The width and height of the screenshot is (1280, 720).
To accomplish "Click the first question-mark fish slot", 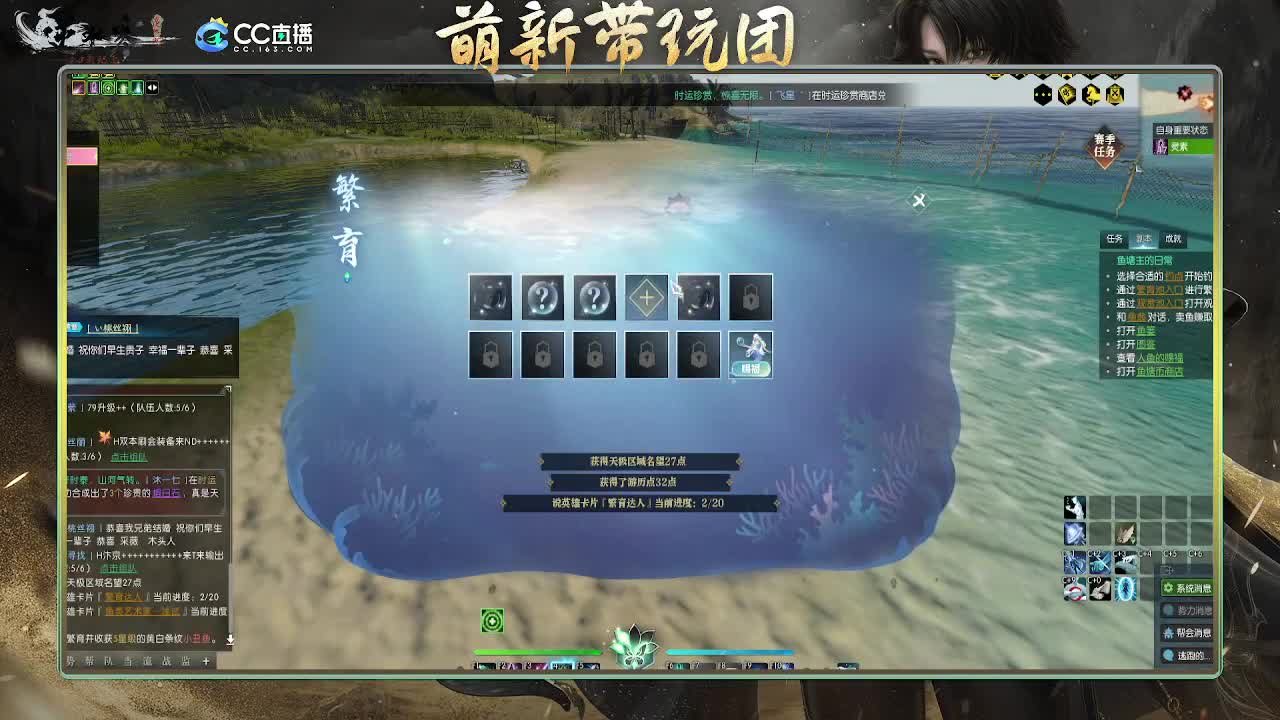I will pyautogui.click(x=542, y=297).
